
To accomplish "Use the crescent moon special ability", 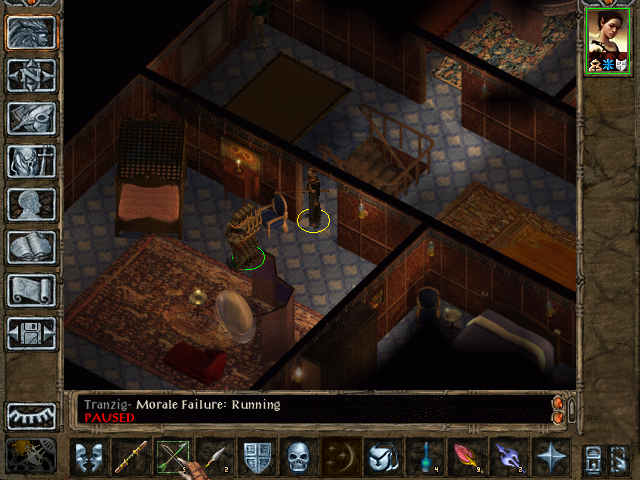I will click(x=340, y=458).
